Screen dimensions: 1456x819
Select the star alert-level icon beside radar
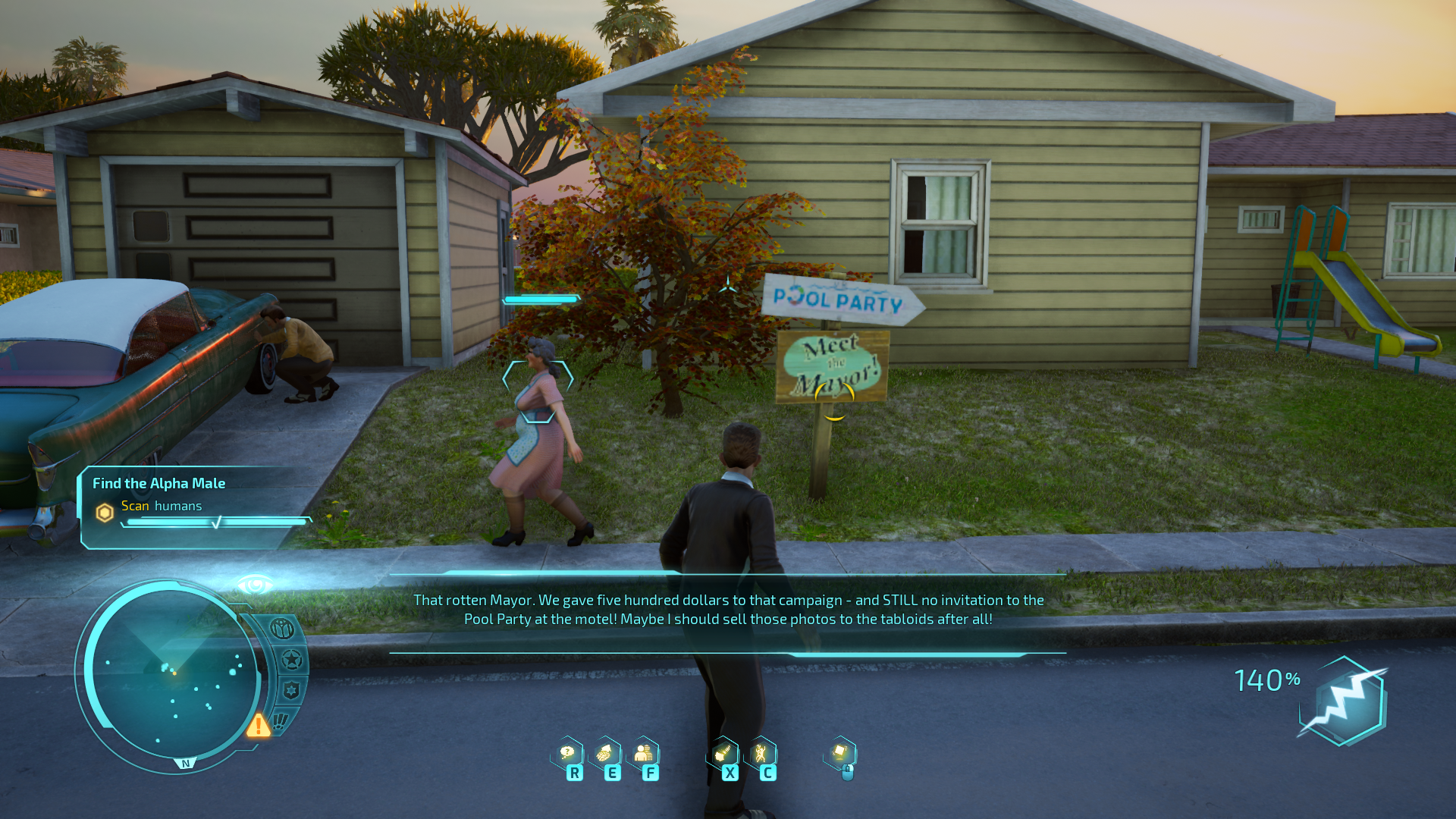pos(291,660)
